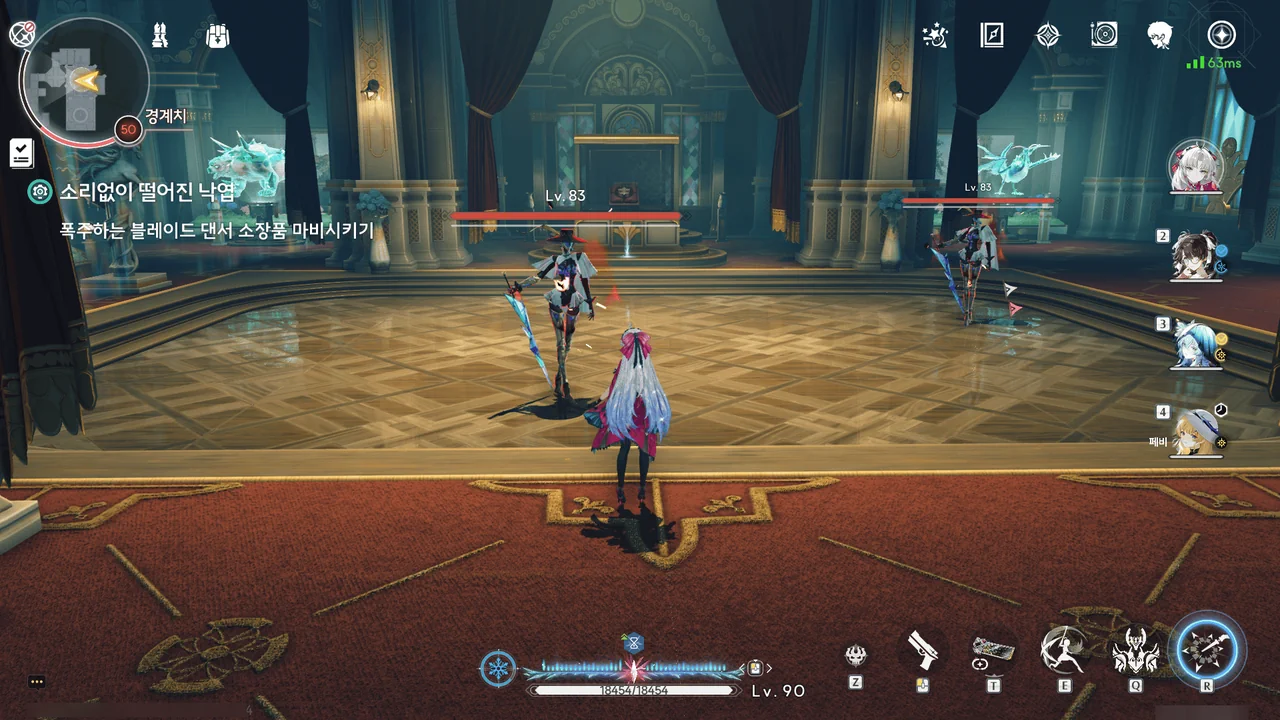1280x720 pixels.
Task: Open the record disc icon
Action: 1104,36
